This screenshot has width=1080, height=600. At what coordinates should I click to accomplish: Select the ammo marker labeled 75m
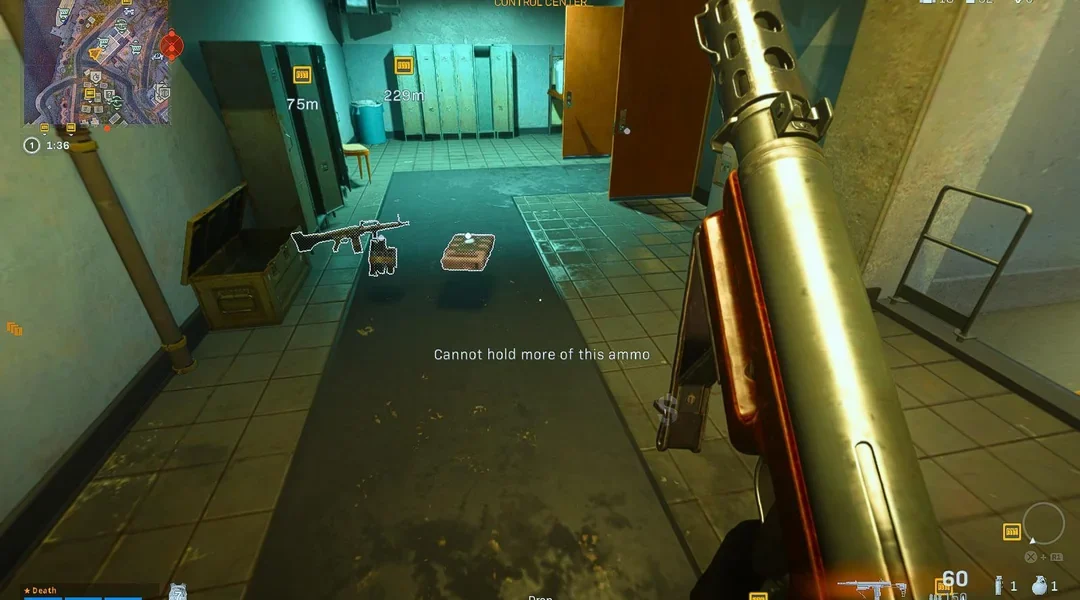pos(301,75)
